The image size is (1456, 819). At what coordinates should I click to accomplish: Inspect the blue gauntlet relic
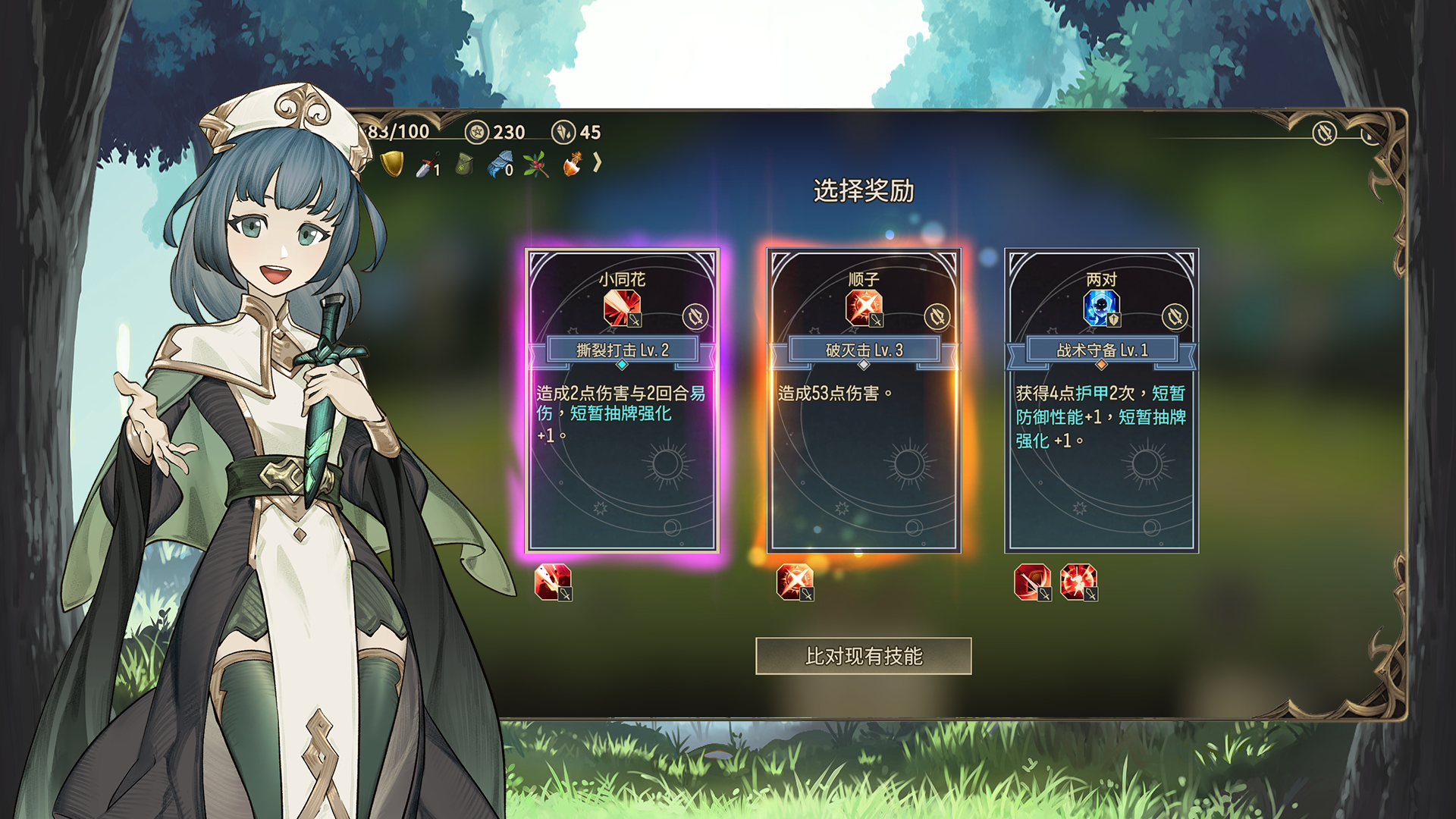click(x=500, y=165)
